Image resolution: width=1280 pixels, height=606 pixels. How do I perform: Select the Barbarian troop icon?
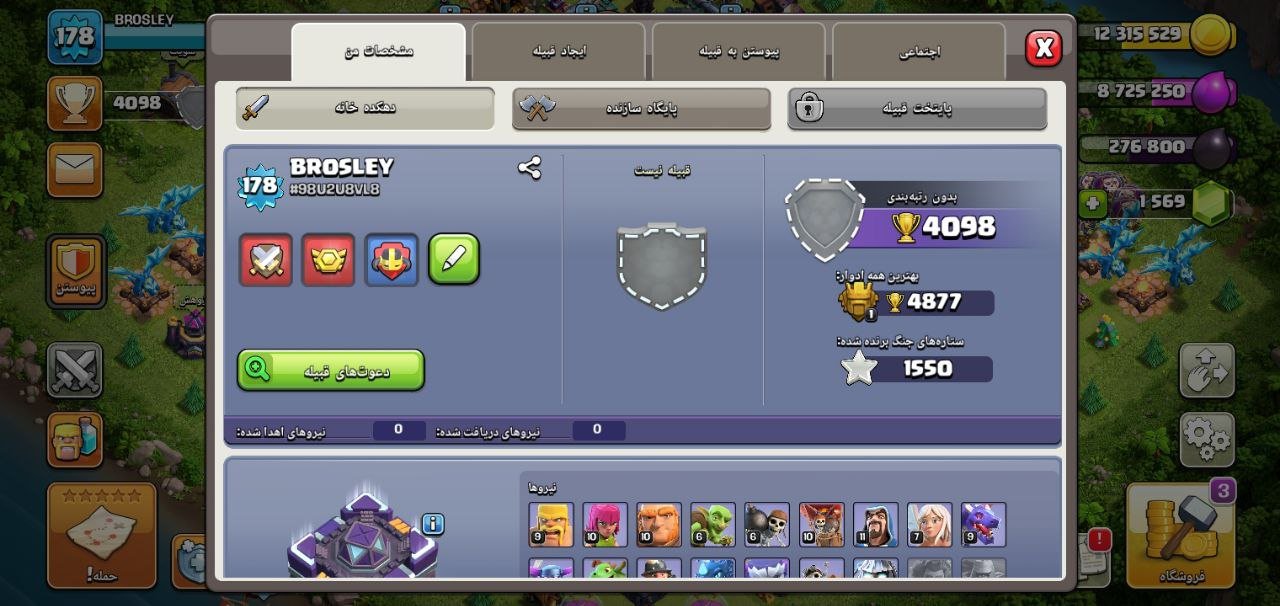[x=551, y=525]
